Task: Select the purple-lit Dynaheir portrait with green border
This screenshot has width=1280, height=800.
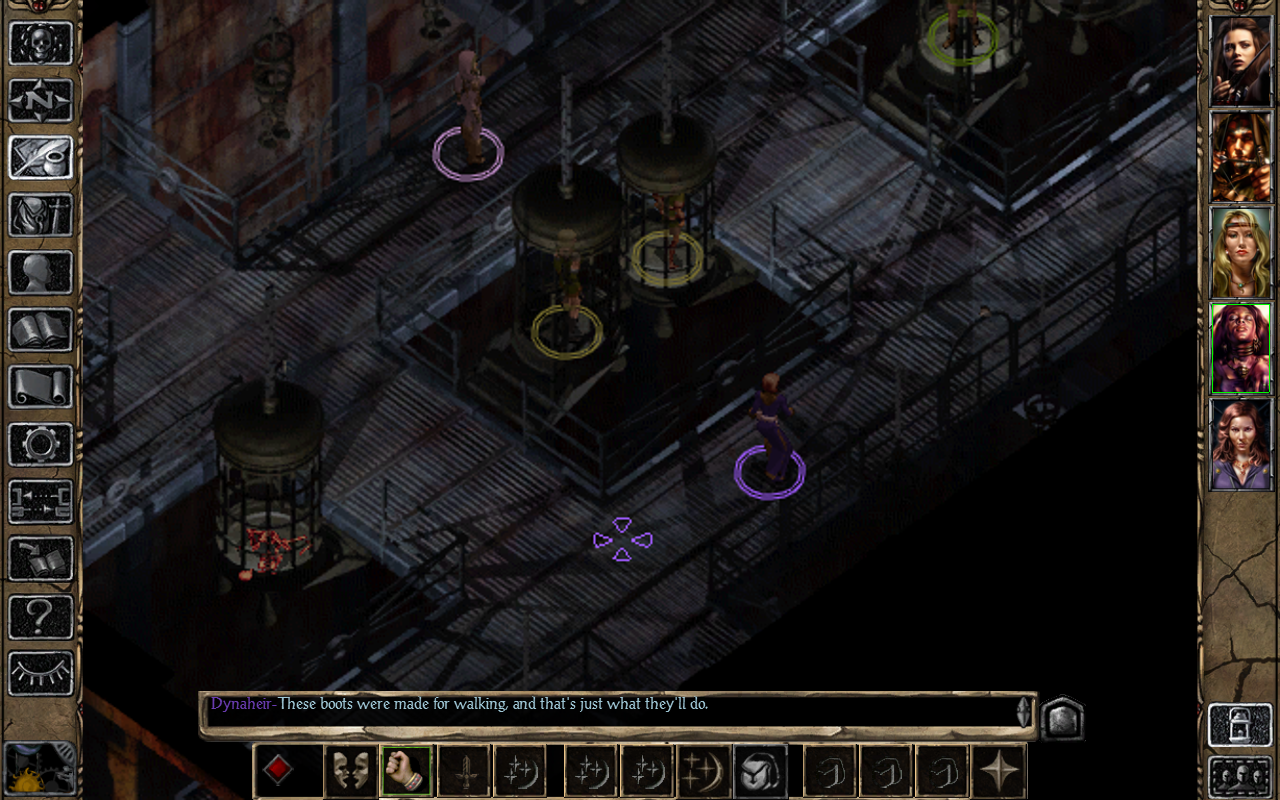Action: click(x=1240, y=349)
